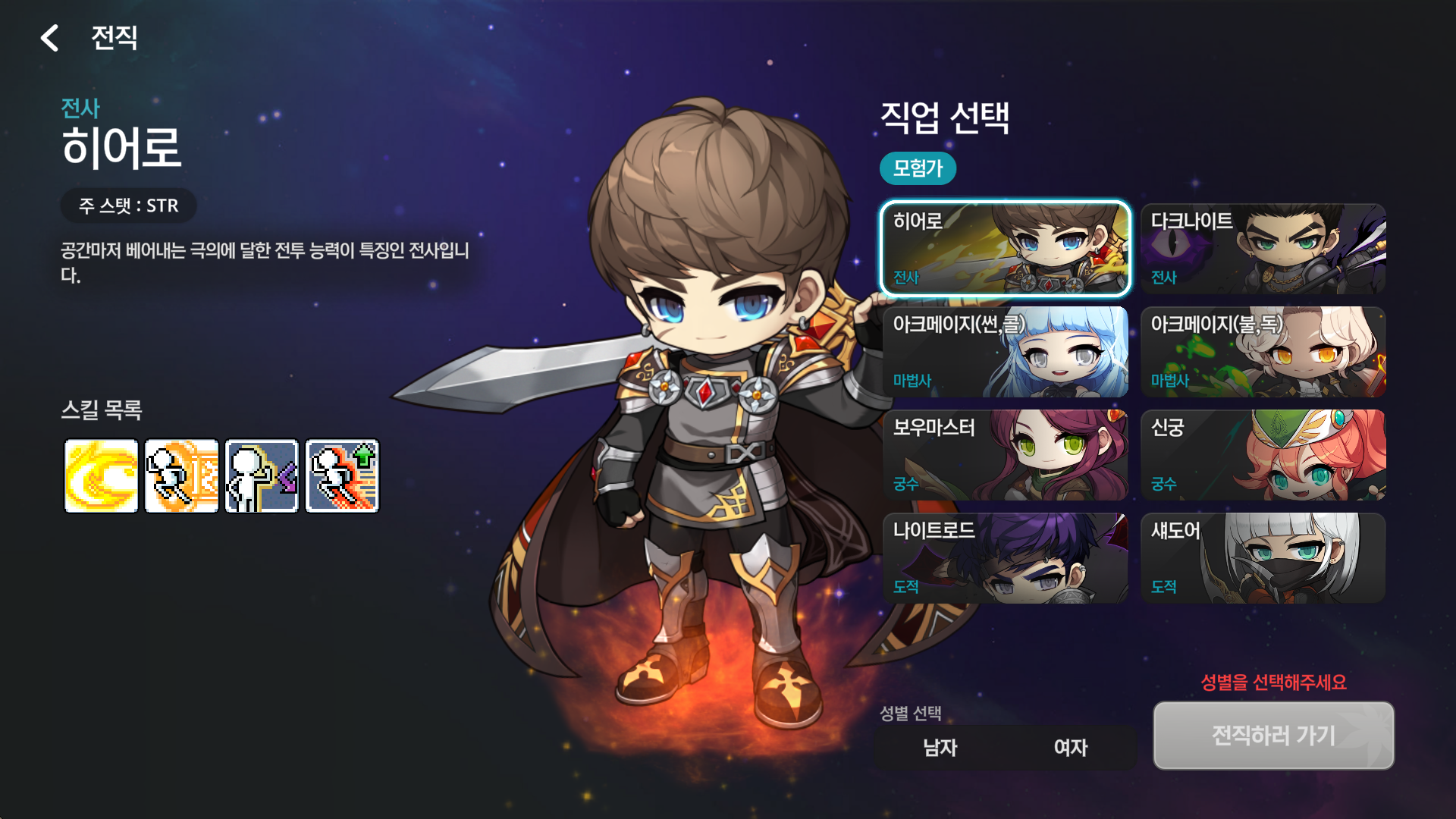Choose the 보우마스터 job card
Viewport: 1456px width, 819px height.
tap(1005, 454)
